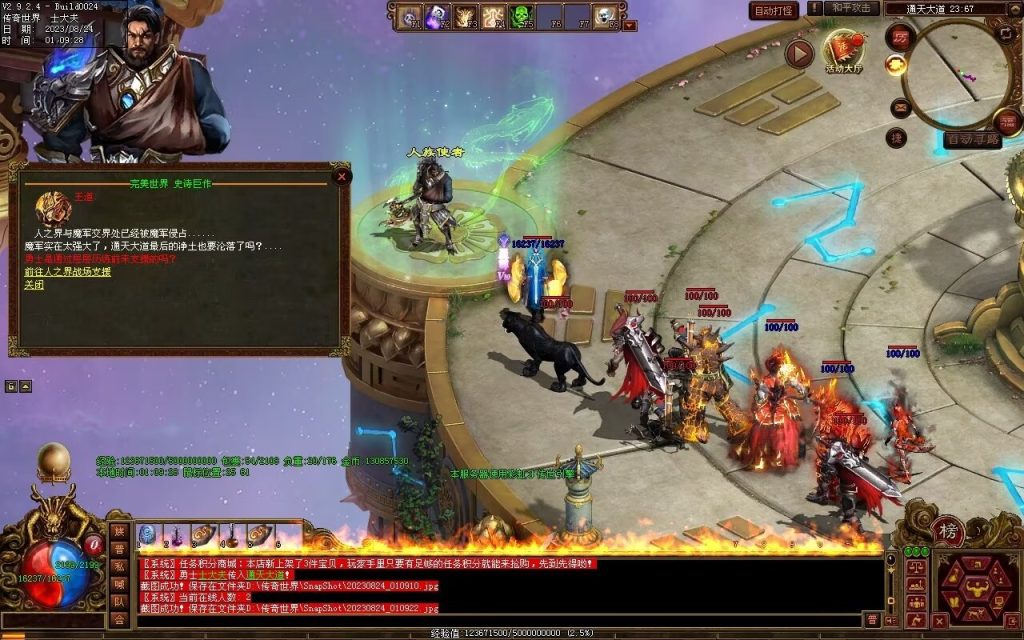
Task: Activate the F1 skill icon
Action: tap(409, 16)
